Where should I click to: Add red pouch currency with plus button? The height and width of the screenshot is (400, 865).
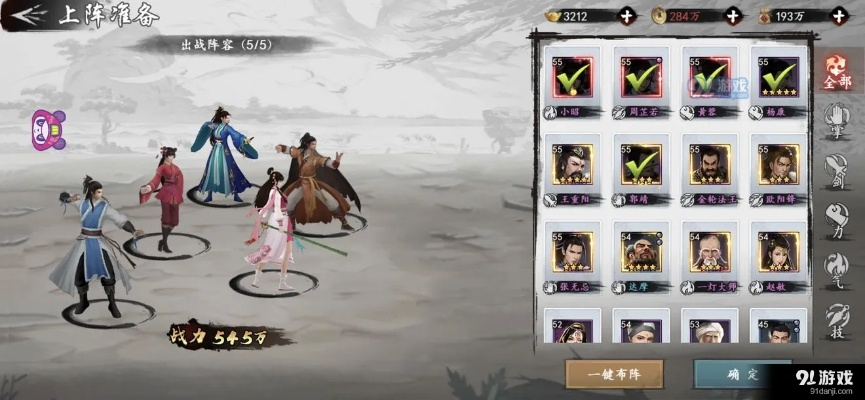coord(841,15)
